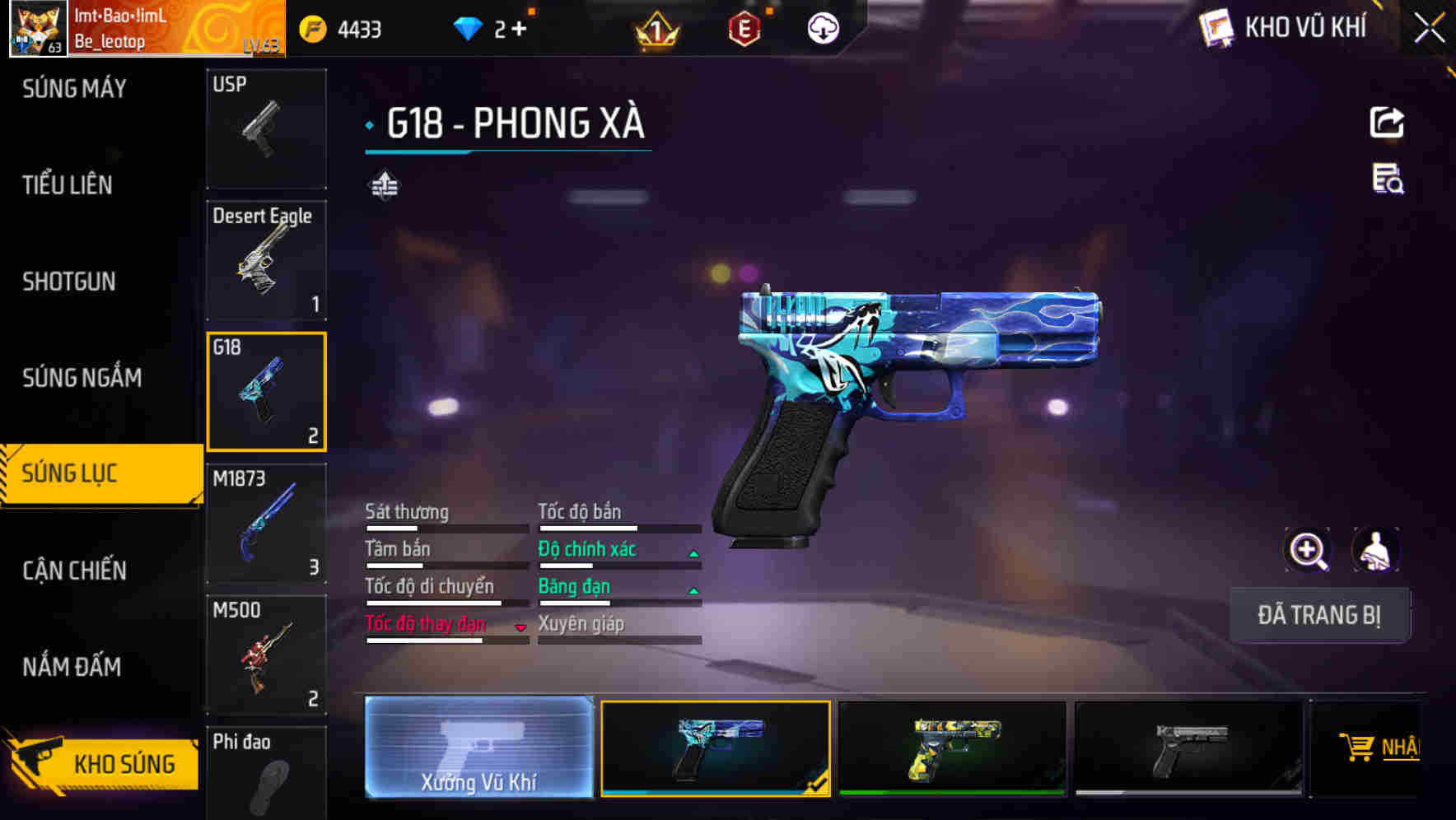Image resolution: width=1456 pixels, height=820 pixels.
Task: Switch to the SHOTGUN category
Action: [68, 282]
